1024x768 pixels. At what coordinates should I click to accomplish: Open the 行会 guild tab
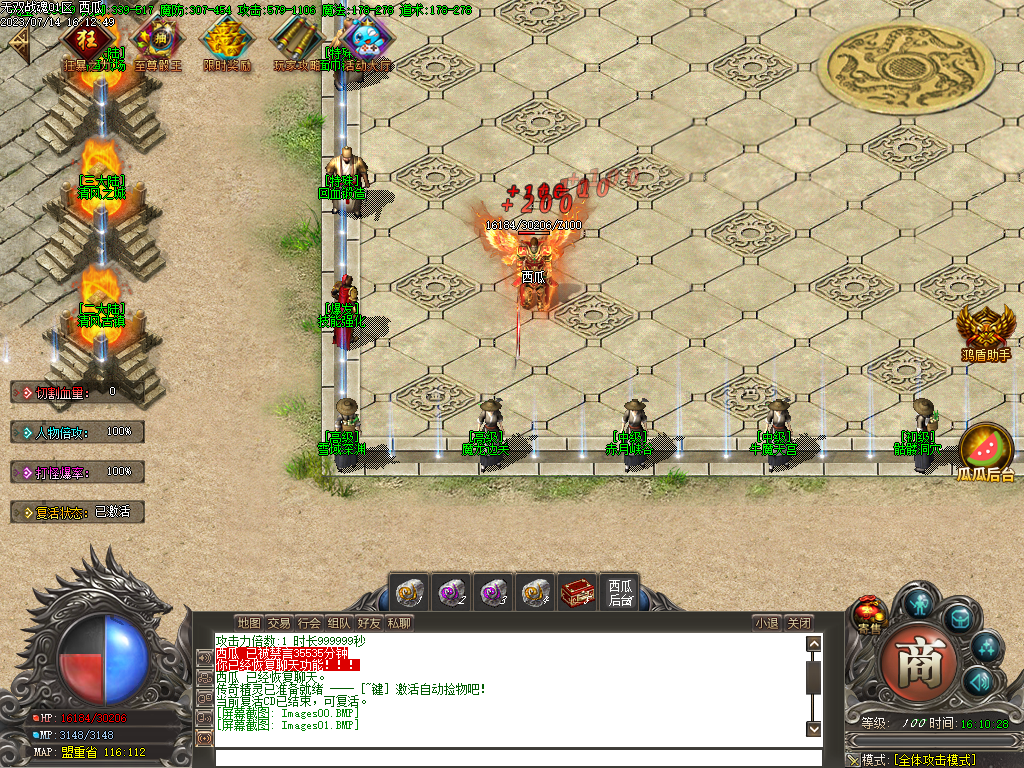pyautogui.click(x=309, y=623)
